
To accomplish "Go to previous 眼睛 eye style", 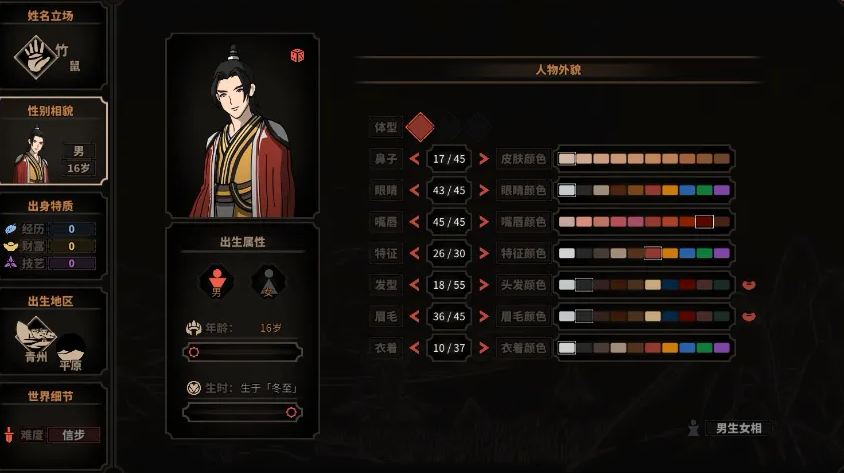I will 414,190.
